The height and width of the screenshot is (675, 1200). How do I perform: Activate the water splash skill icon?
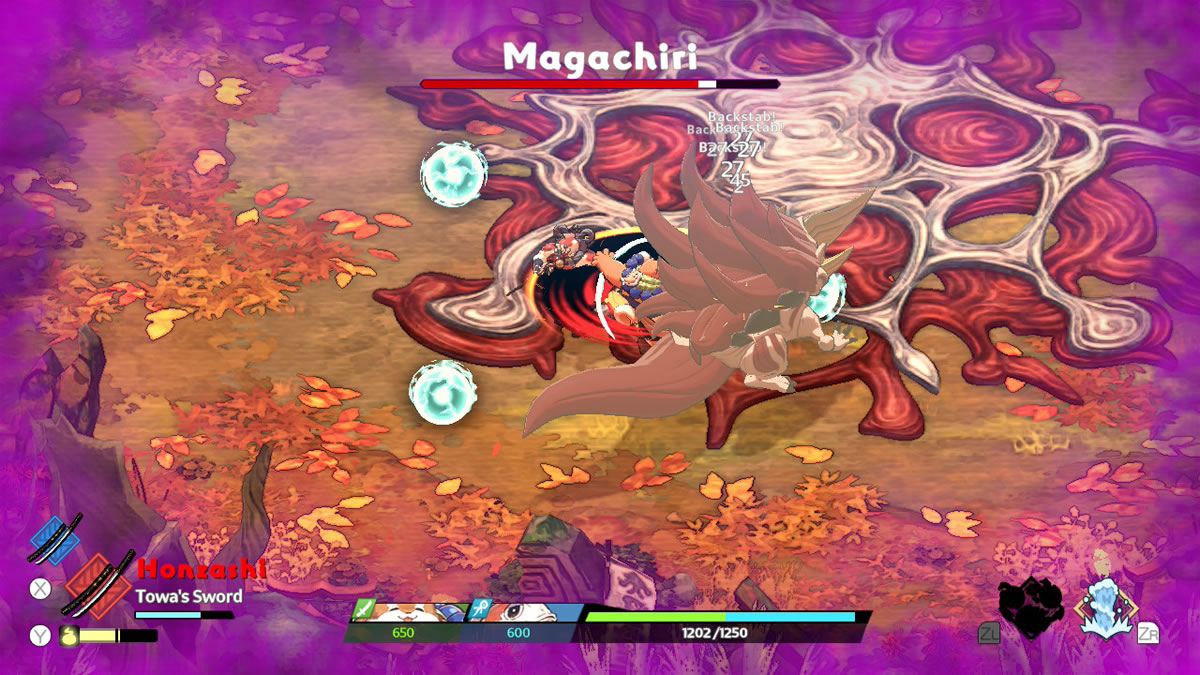1105,606
